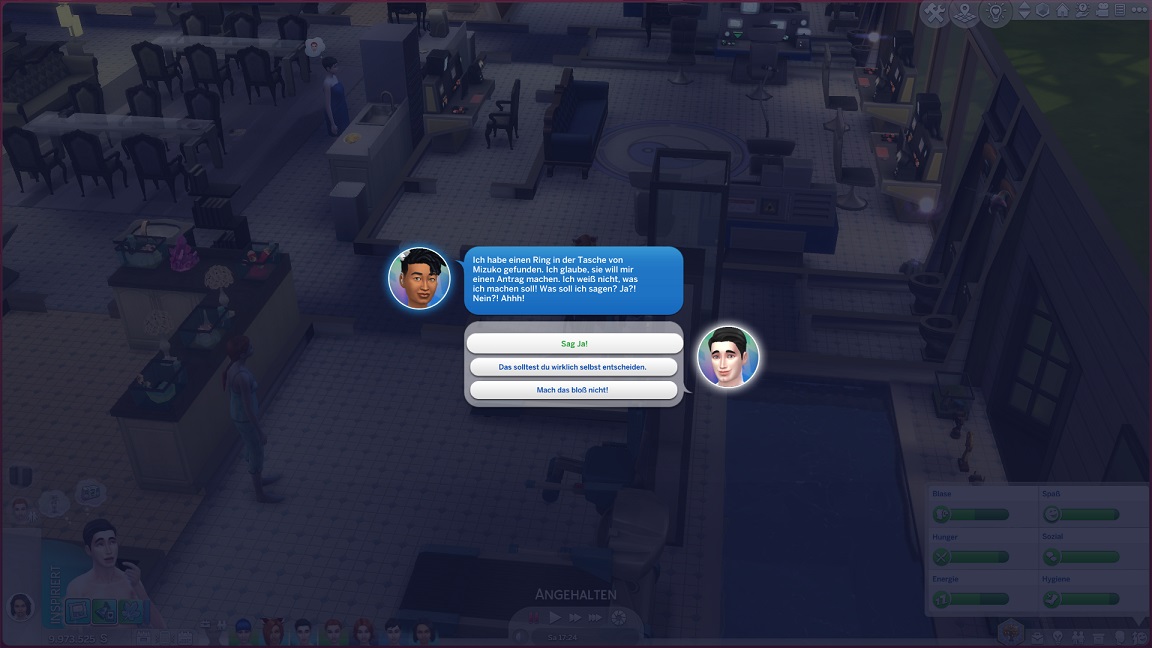Image resolution: width=1152 pixels, height=648 pixels.
Task: Open the career briefcase panel
Action: (1037, 636)
